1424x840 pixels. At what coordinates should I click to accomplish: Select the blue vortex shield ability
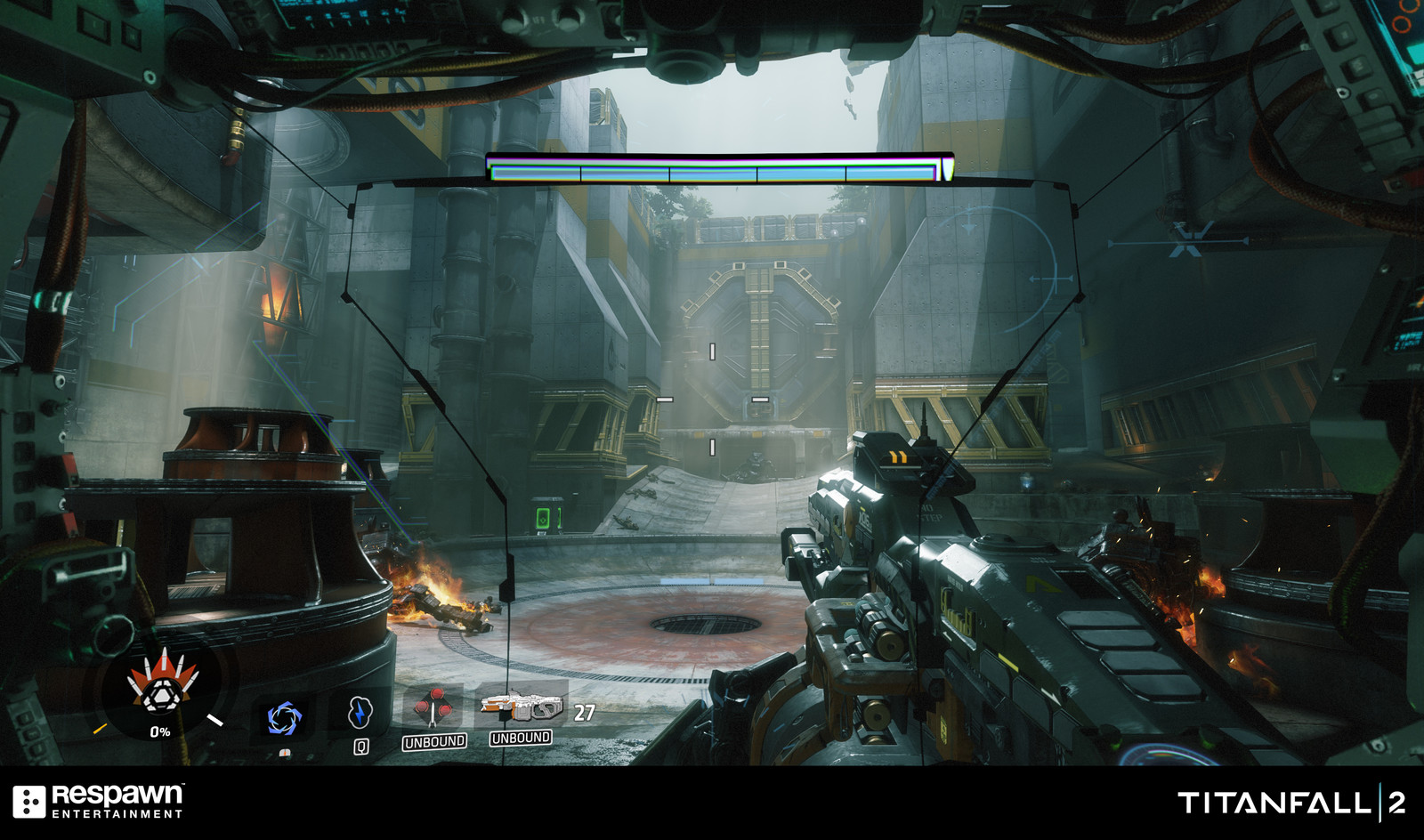point(285,717)
